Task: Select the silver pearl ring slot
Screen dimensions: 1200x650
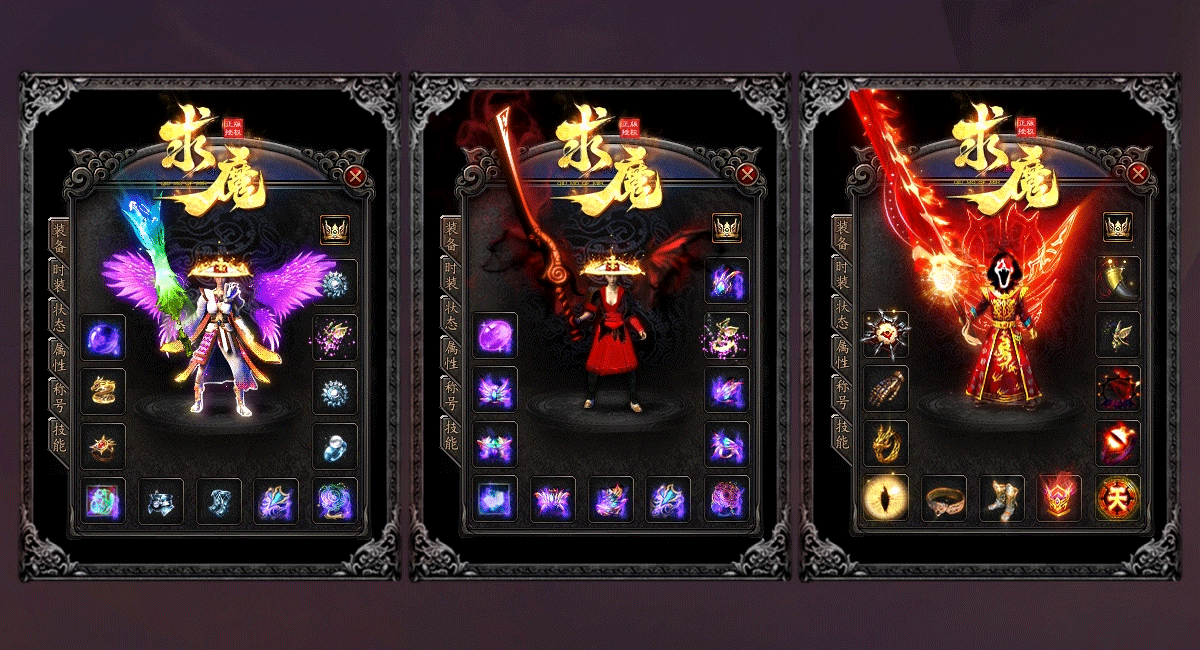Action: [x=334, y=446]
